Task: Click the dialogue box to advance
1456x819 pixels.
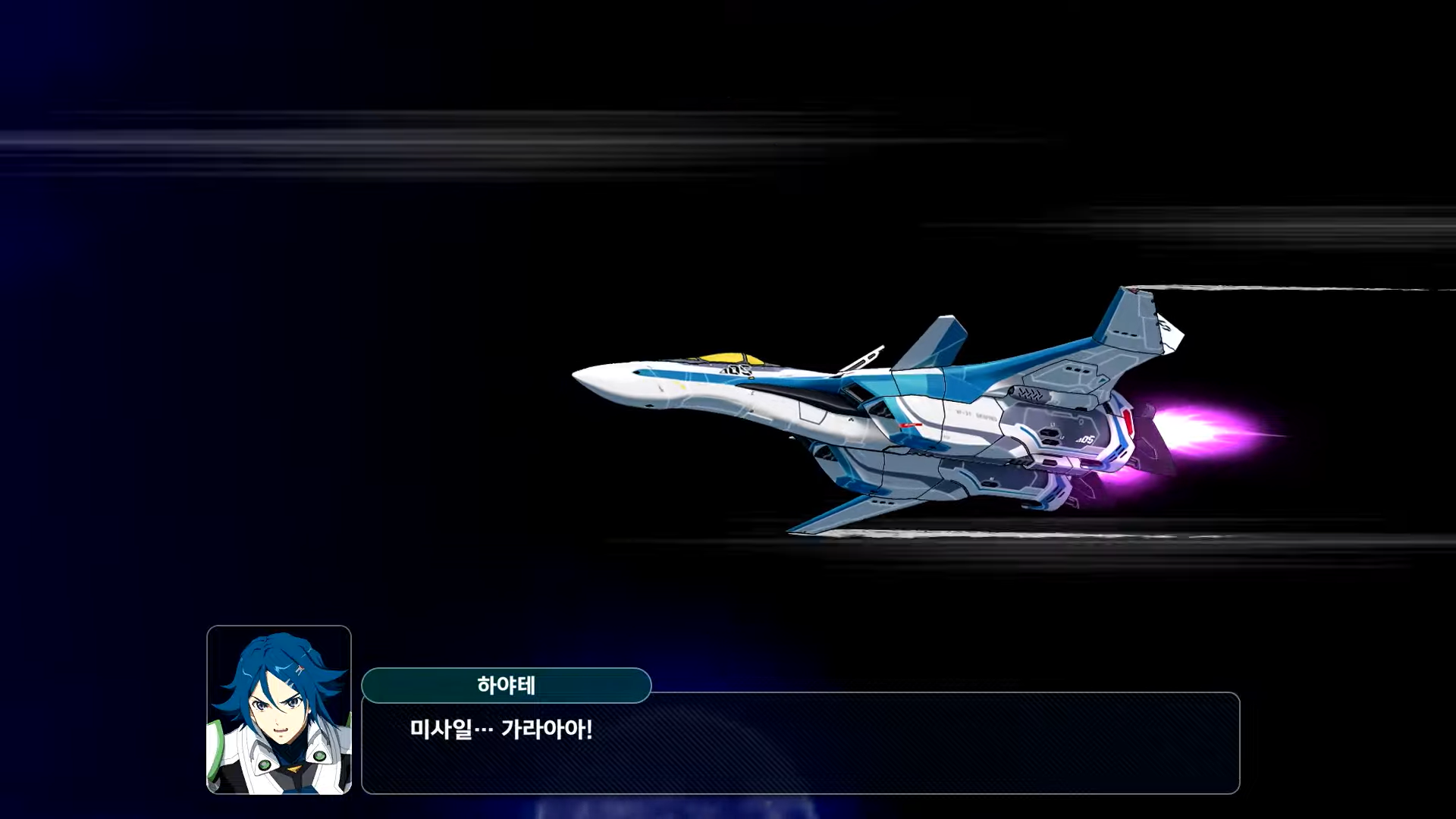Action: [910, 758]
